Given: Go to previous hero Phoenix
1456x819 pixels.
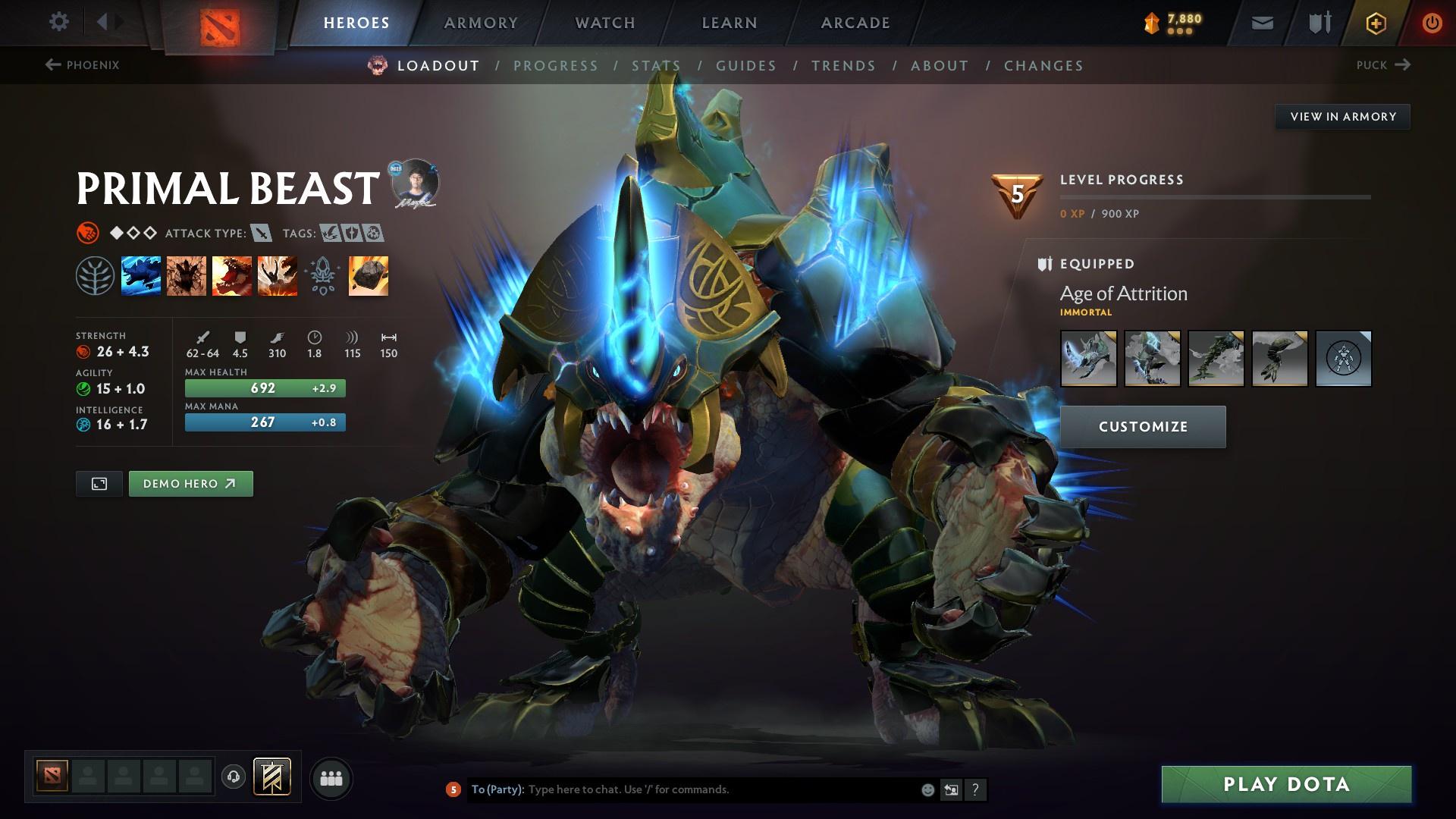Looking at the screenshot, I should tap(83, 65).
